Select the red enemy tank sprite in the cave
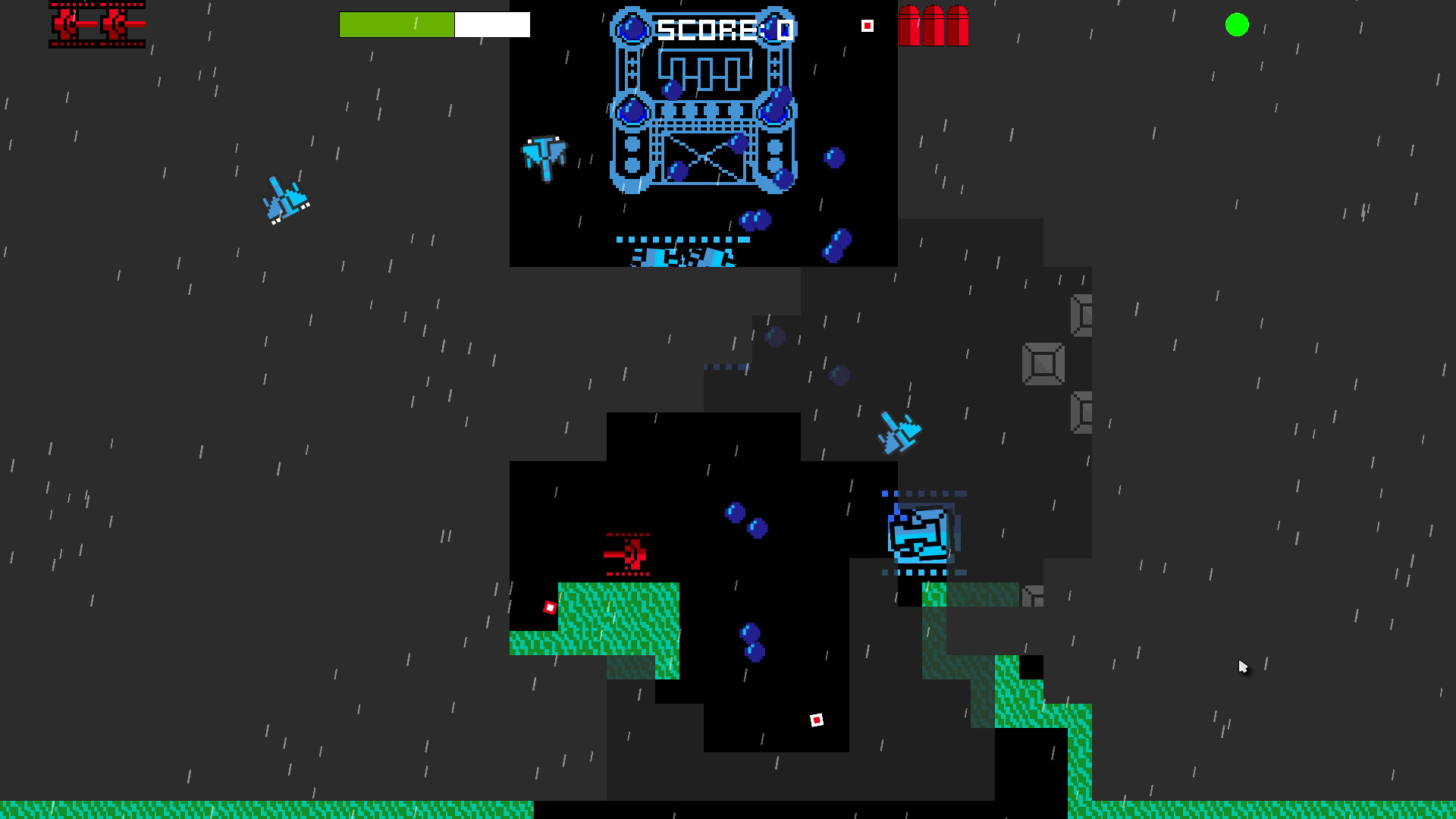 (x=628, y=554)
